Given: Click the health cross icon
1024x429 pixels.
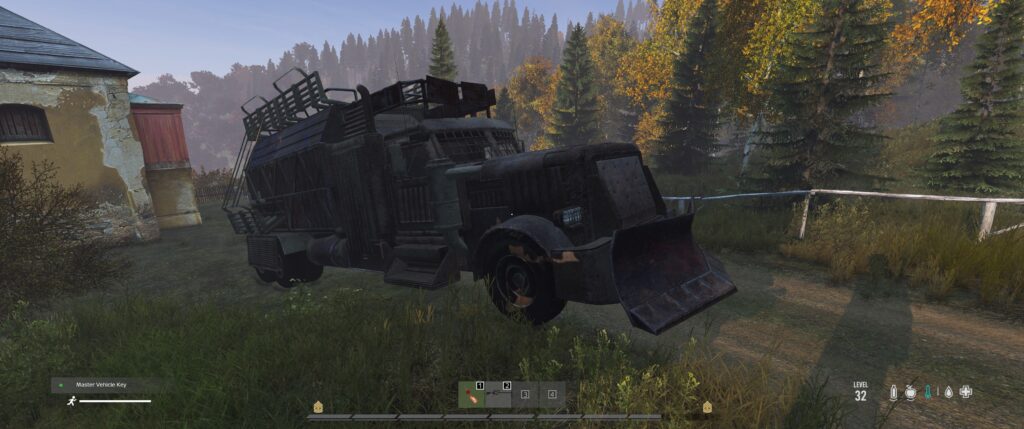Looking at the screenshot, I should pyautogui.click(x=965, y=393).
